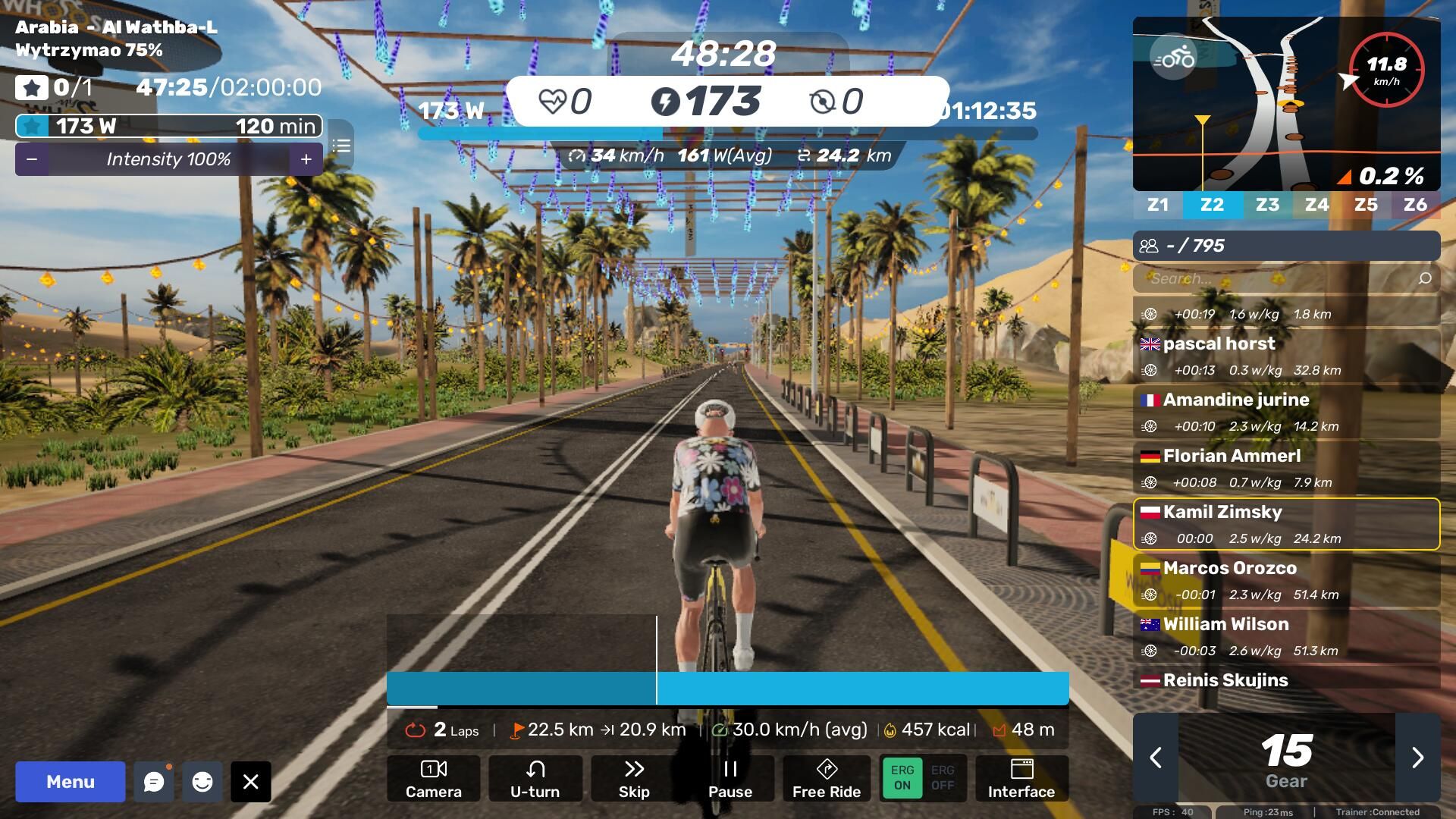This screenshot has width=1456, height=819.
Task: Turn ERG mode off
Action: [x=943, y=778]
